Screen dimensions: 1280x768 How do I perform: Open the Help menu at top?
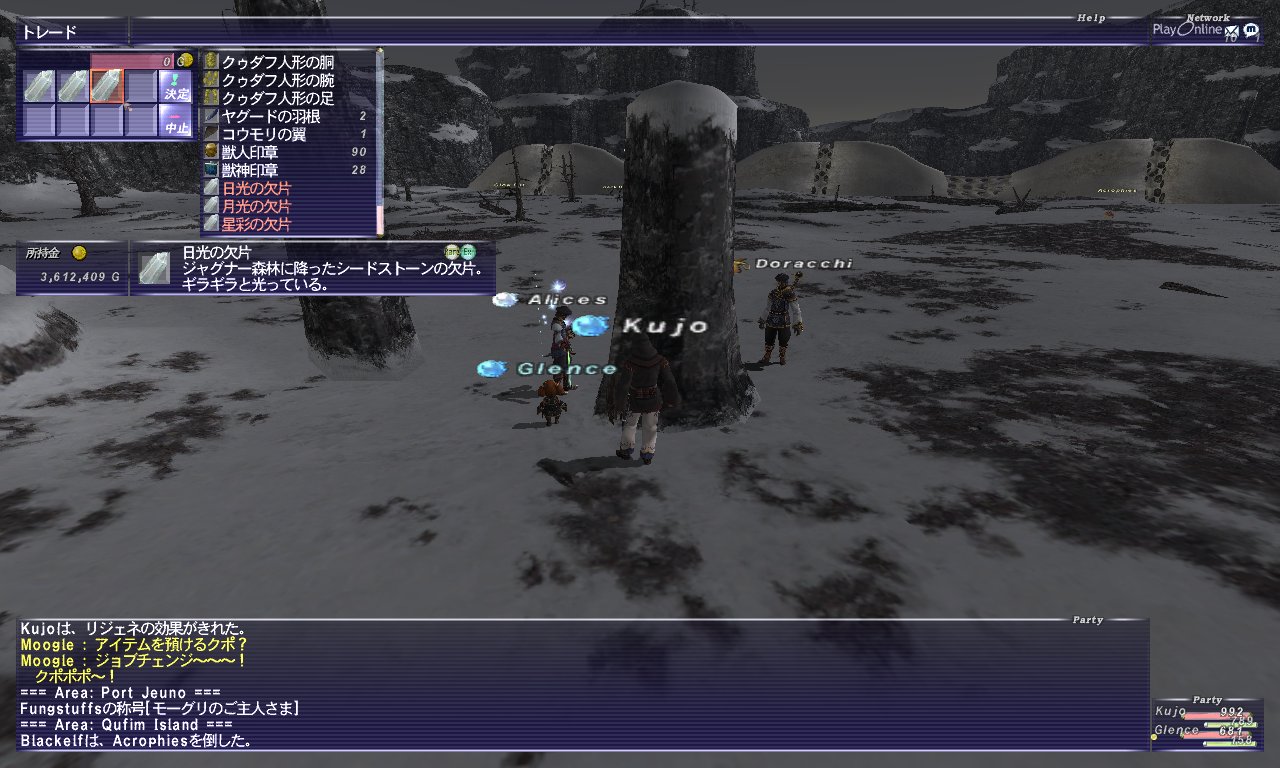pos(1090,18)
